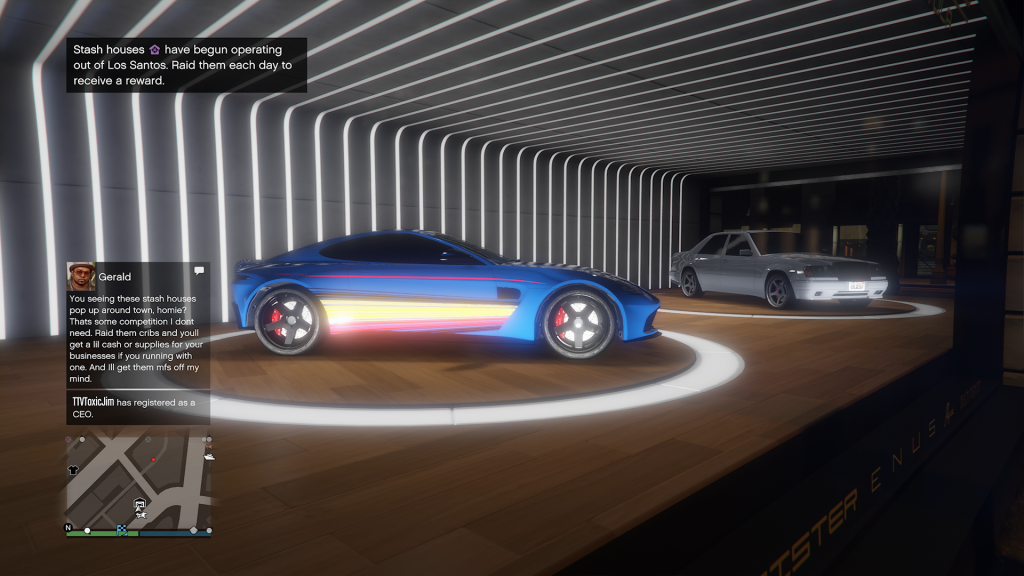Click the minimap clothing store shirt marker
Viewport: 1024px width, 576px height.
[x=73, y=469]
